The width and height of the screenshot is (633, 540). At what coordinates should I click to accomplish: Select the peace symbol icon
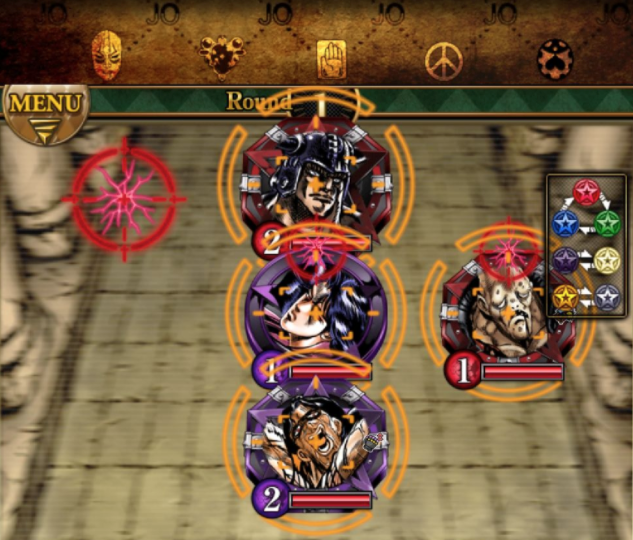(x=442, y=60)
